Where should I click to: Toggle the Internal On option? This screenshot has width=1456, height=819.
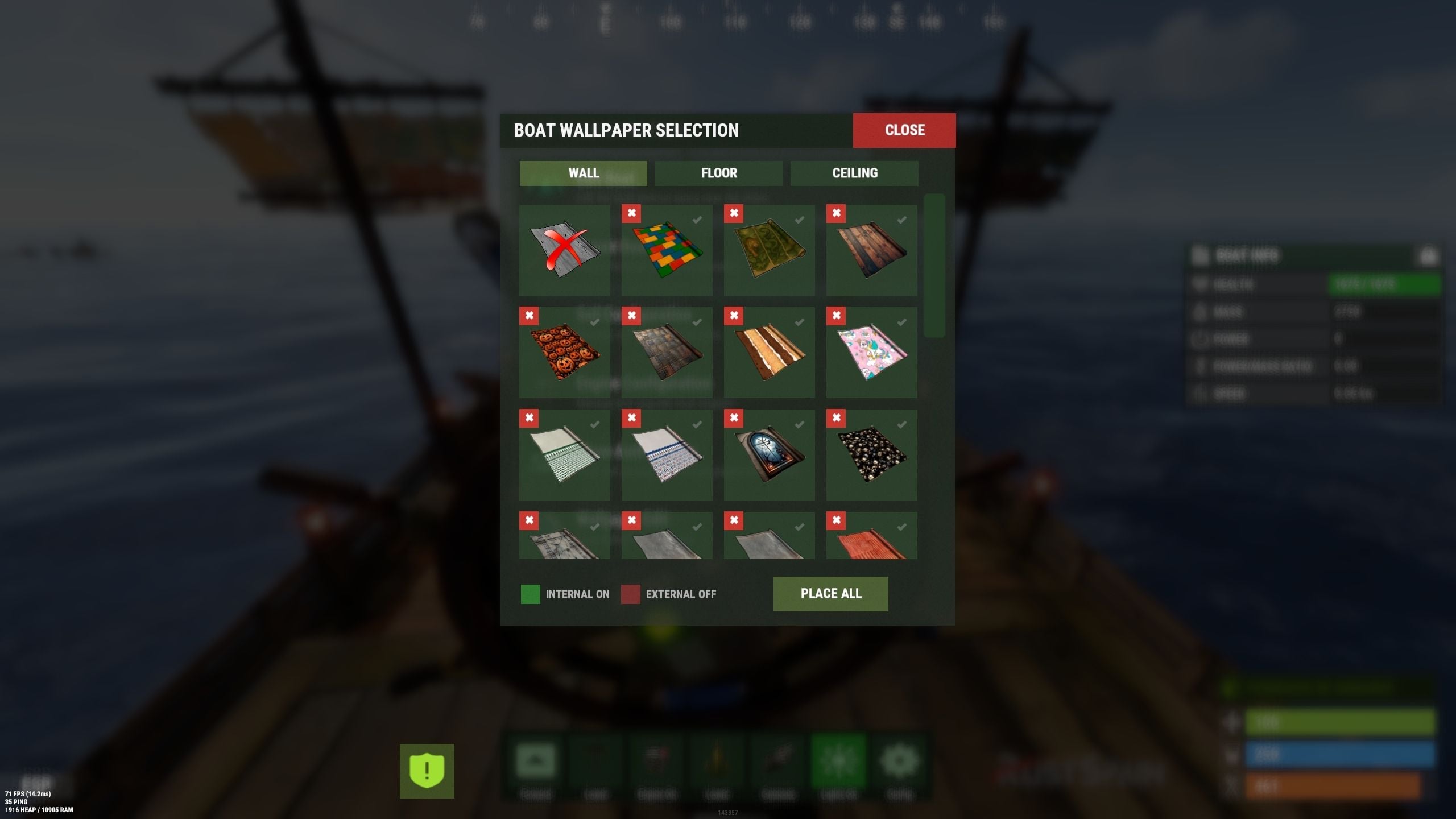click(x=531, y=594)
